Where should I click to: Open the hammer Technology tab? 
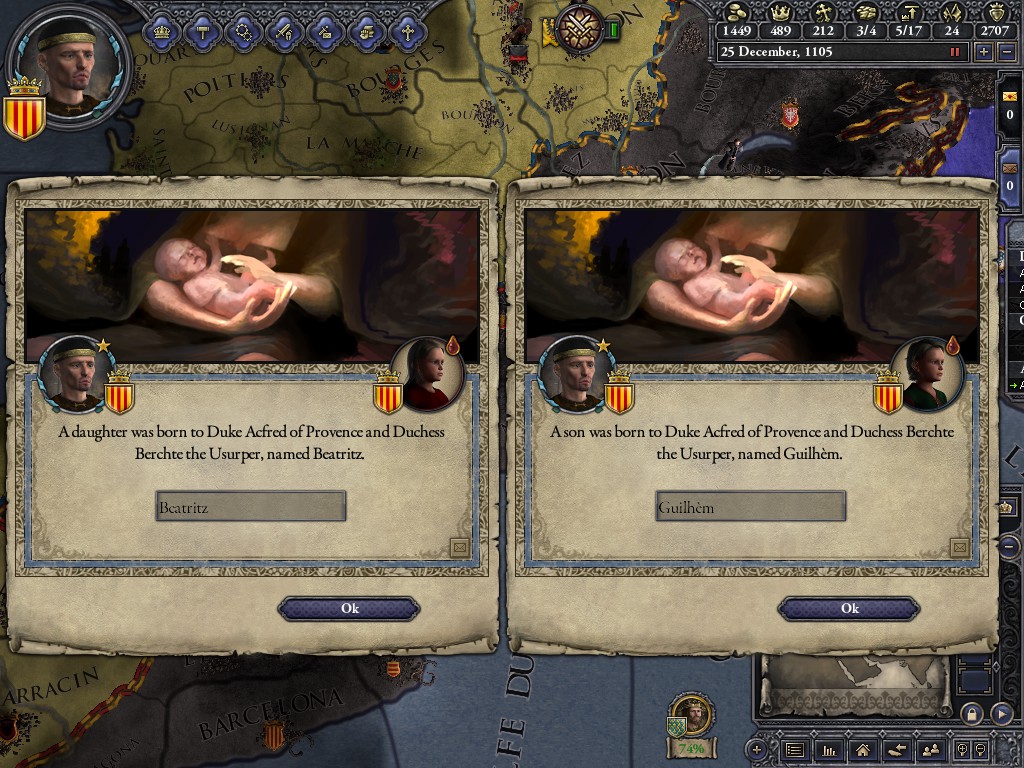pos(203,31)
